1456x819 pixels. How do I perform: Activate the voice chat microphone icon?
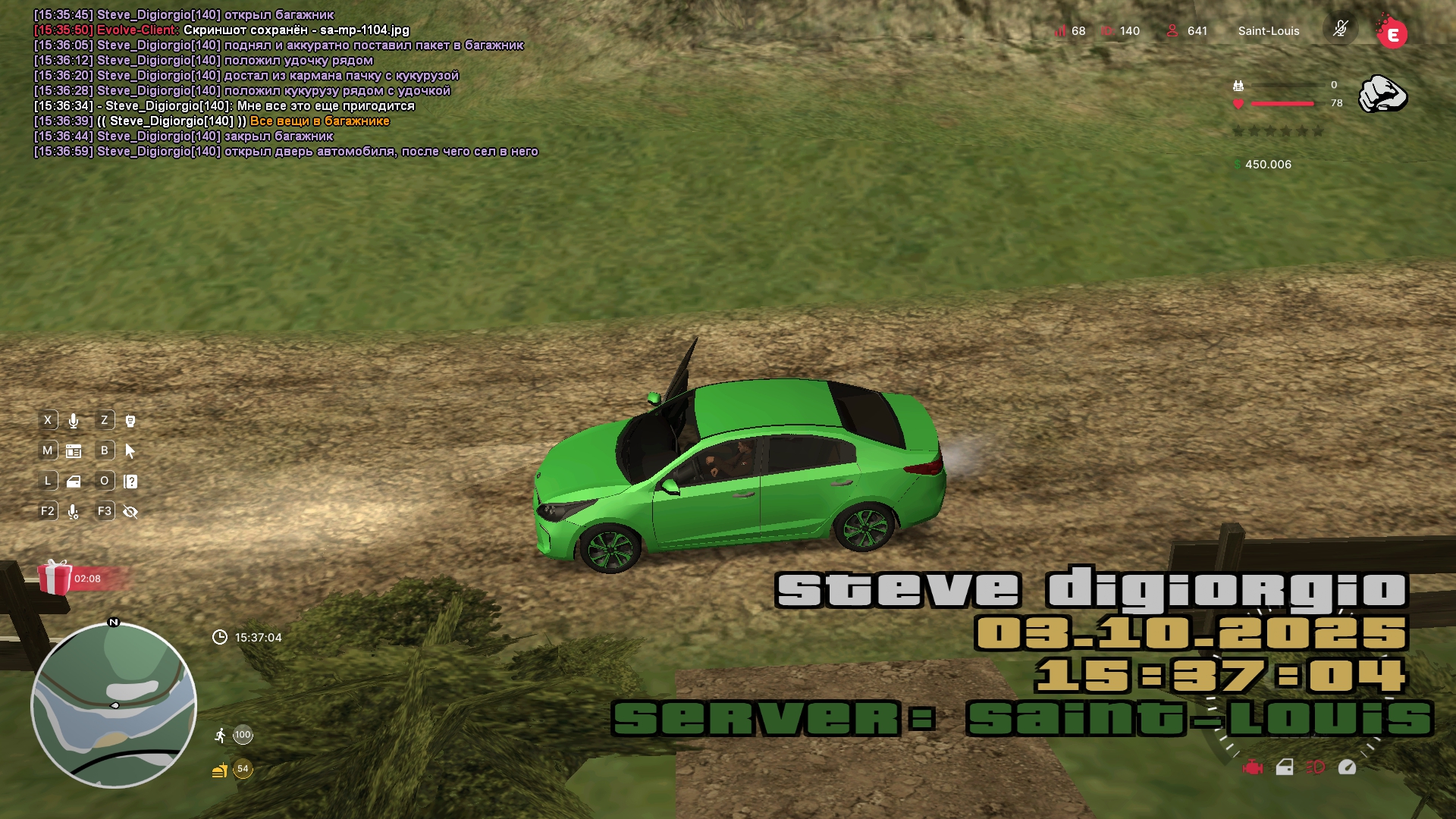(74, 421)
